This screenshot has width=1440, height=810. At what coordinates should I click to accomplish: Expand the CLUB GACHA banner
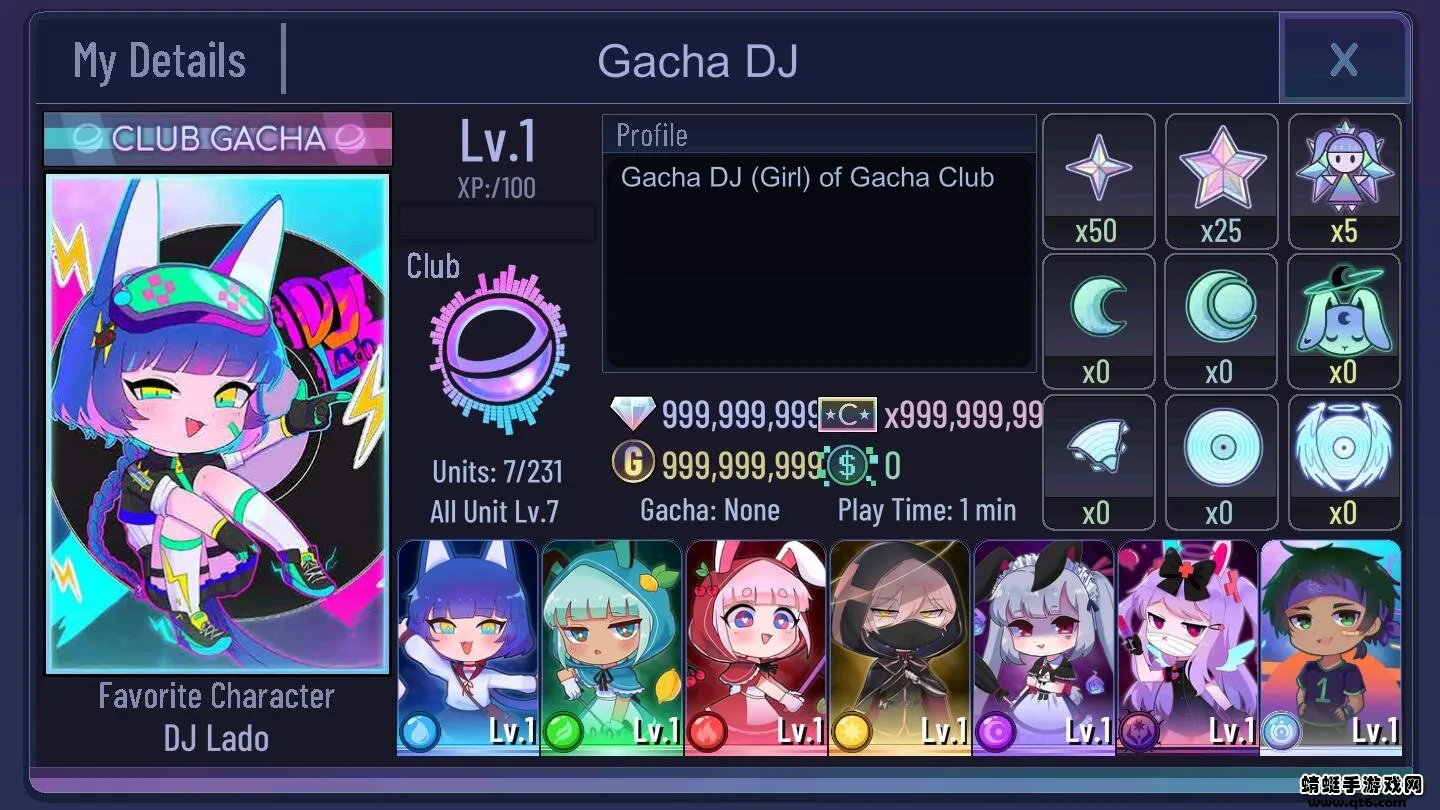[x=217, y=140]
